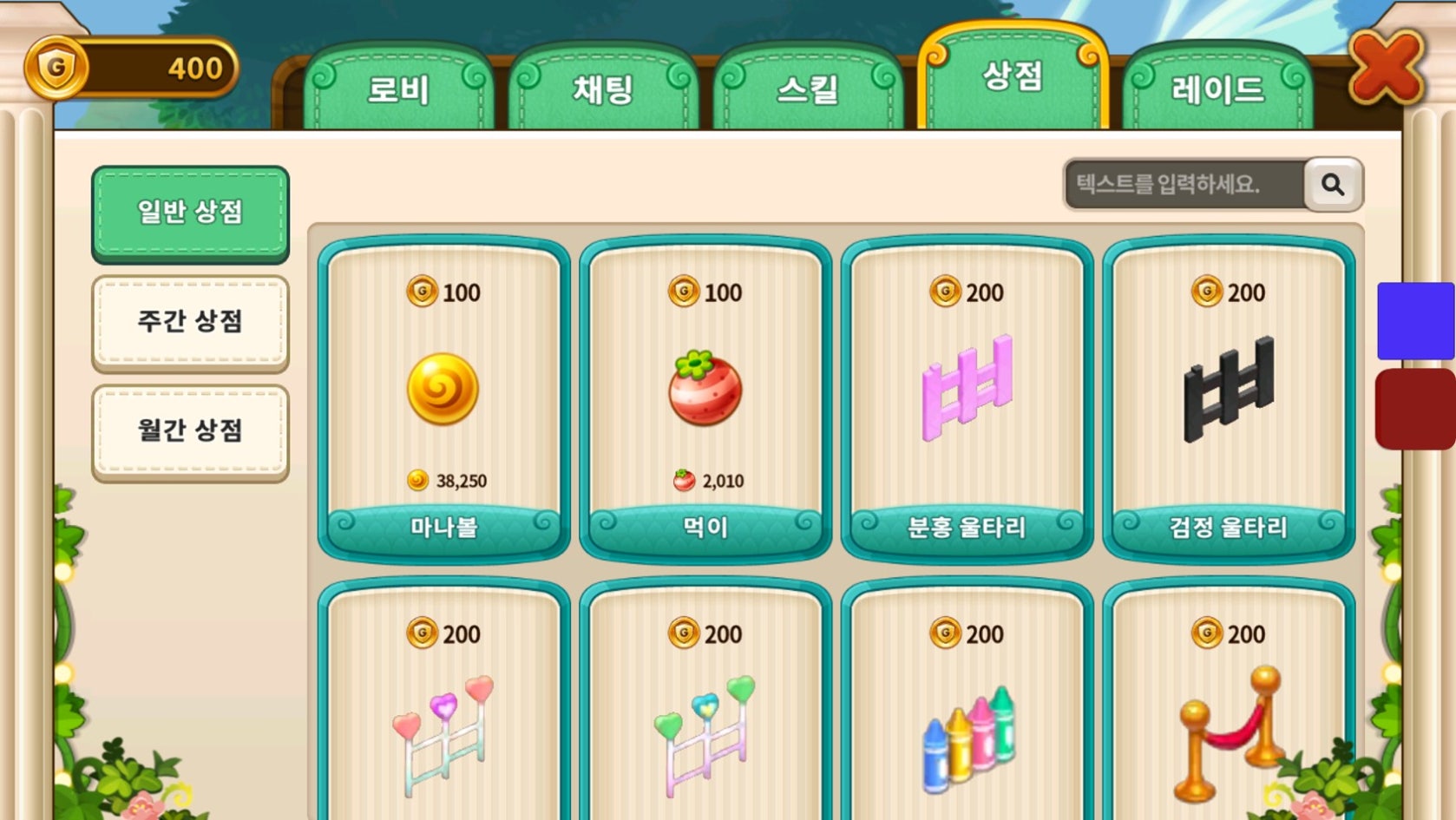Click the magnifying glass search button

click(x=1333, y=184)
